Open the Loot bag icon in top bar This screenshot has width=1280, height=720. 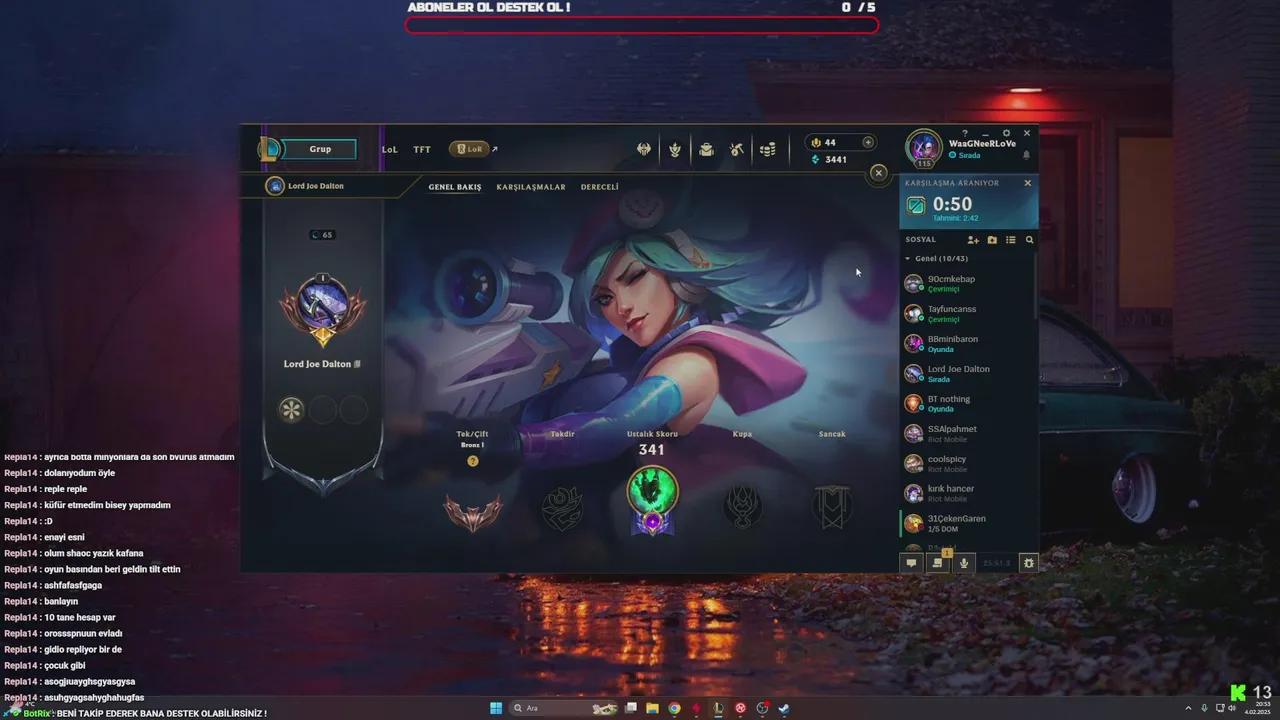tap(705, 148)
